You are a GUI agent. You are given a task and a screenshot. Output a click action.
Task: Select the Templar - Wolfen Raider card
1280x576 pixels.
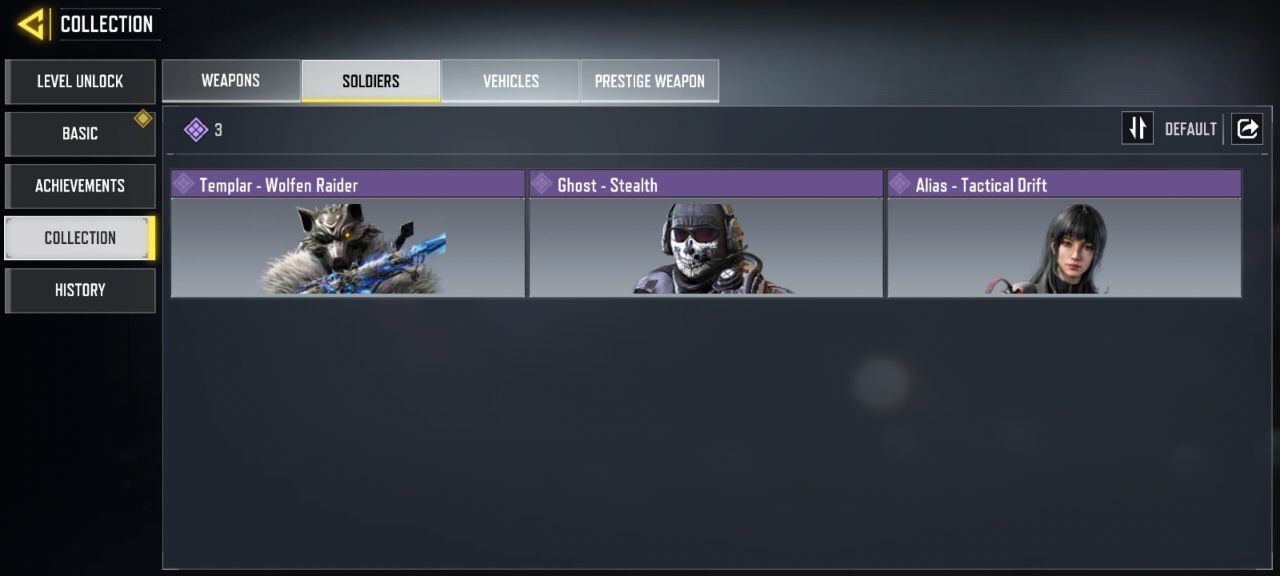click(x=348, y=234)
